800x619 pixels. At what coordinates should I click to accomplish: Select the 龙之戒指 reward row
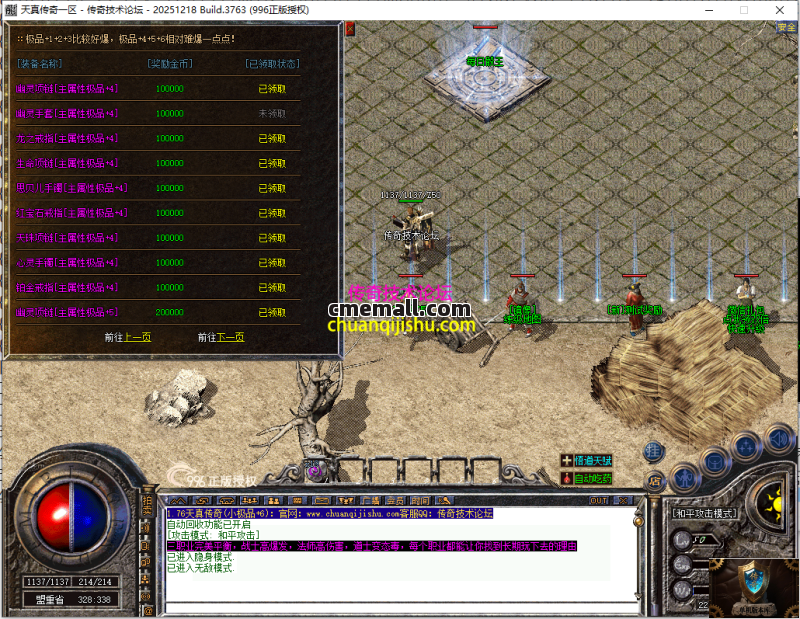point(67,139)
